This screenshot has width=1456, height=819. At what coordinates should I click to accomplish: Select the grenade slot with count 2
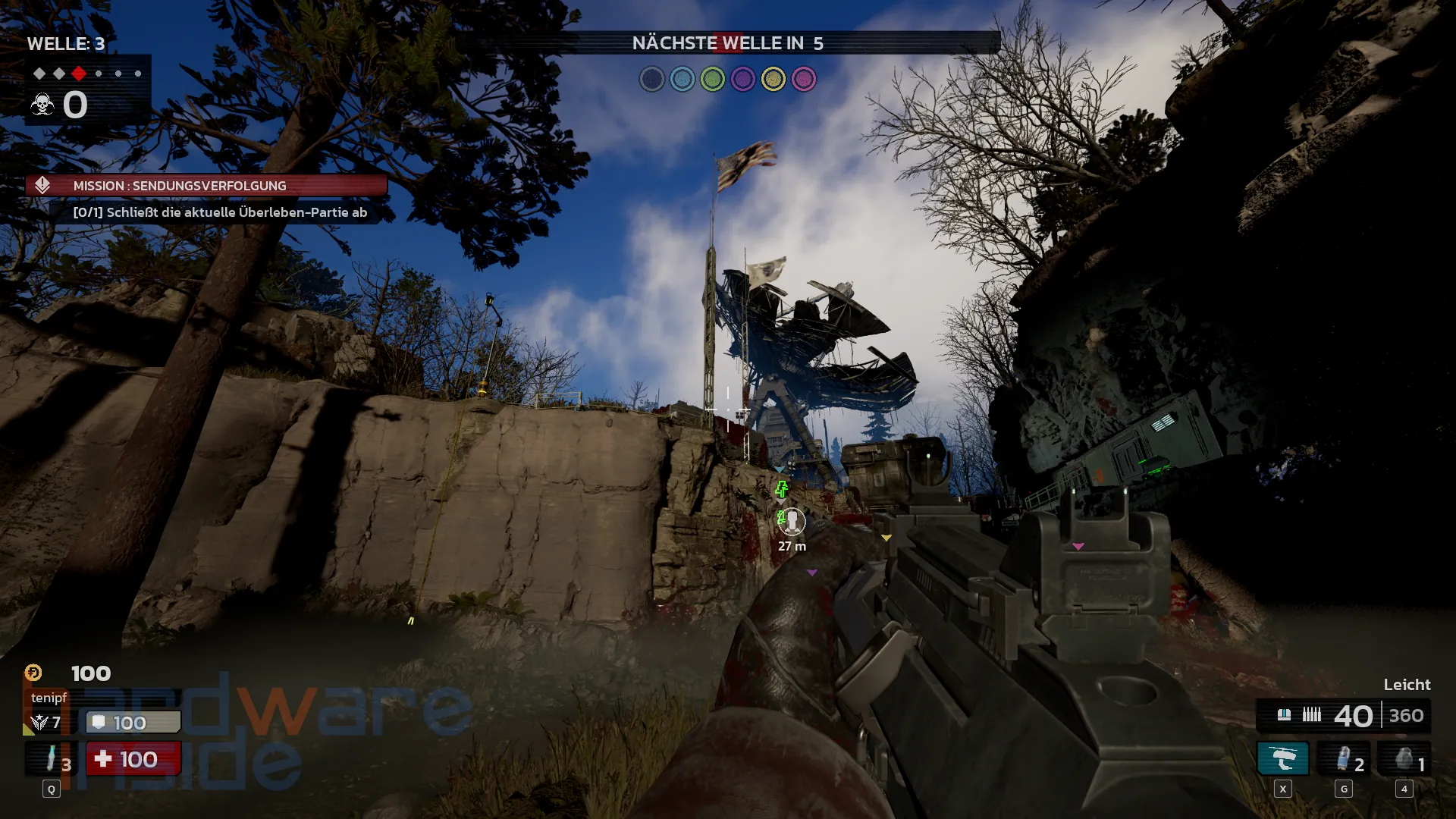point(1345,759)
